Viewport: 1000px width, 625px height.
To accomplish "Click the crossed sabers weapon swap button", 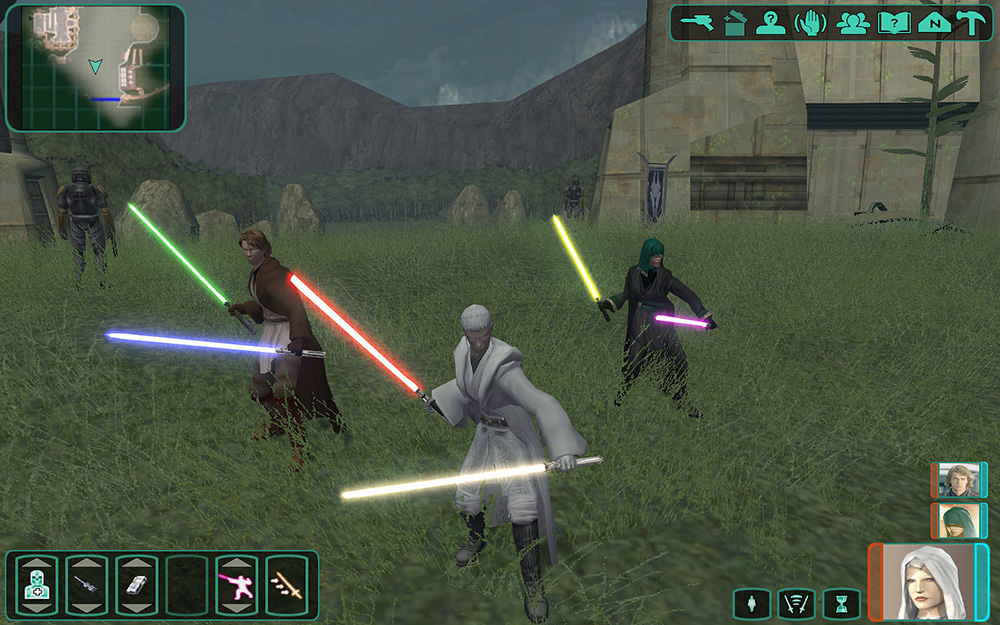I will coord(796,603).
